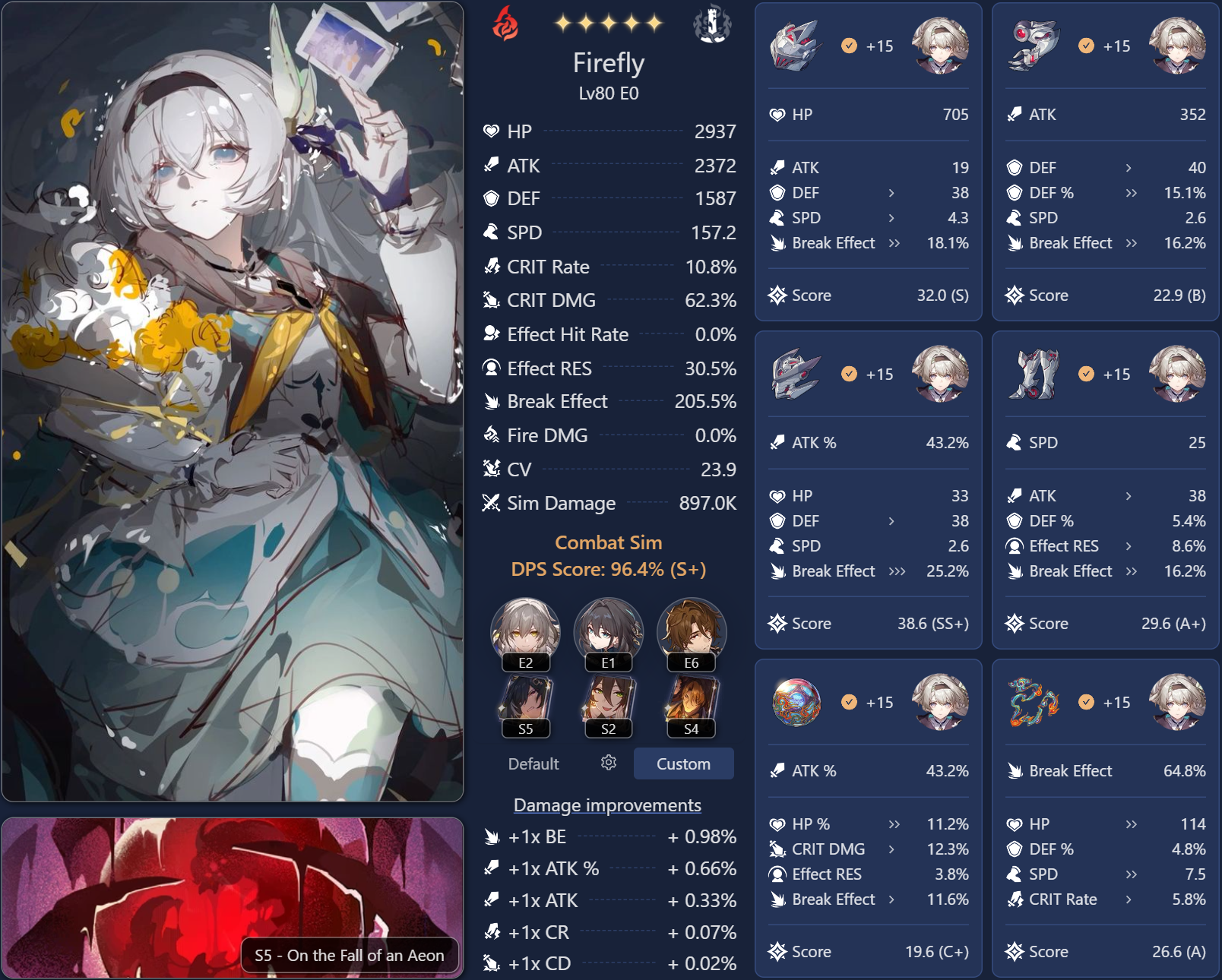This screenshot has height=980, width=1222.
Task: Select the planar sphere relic icon
Action: point(798,703)
